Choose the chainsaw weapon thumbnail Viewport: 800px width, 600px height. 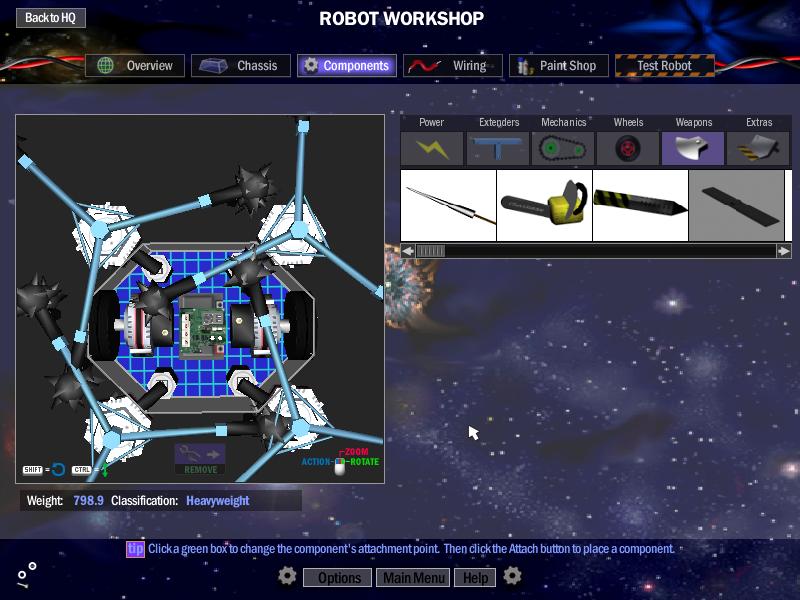click(x=544, y=206)
